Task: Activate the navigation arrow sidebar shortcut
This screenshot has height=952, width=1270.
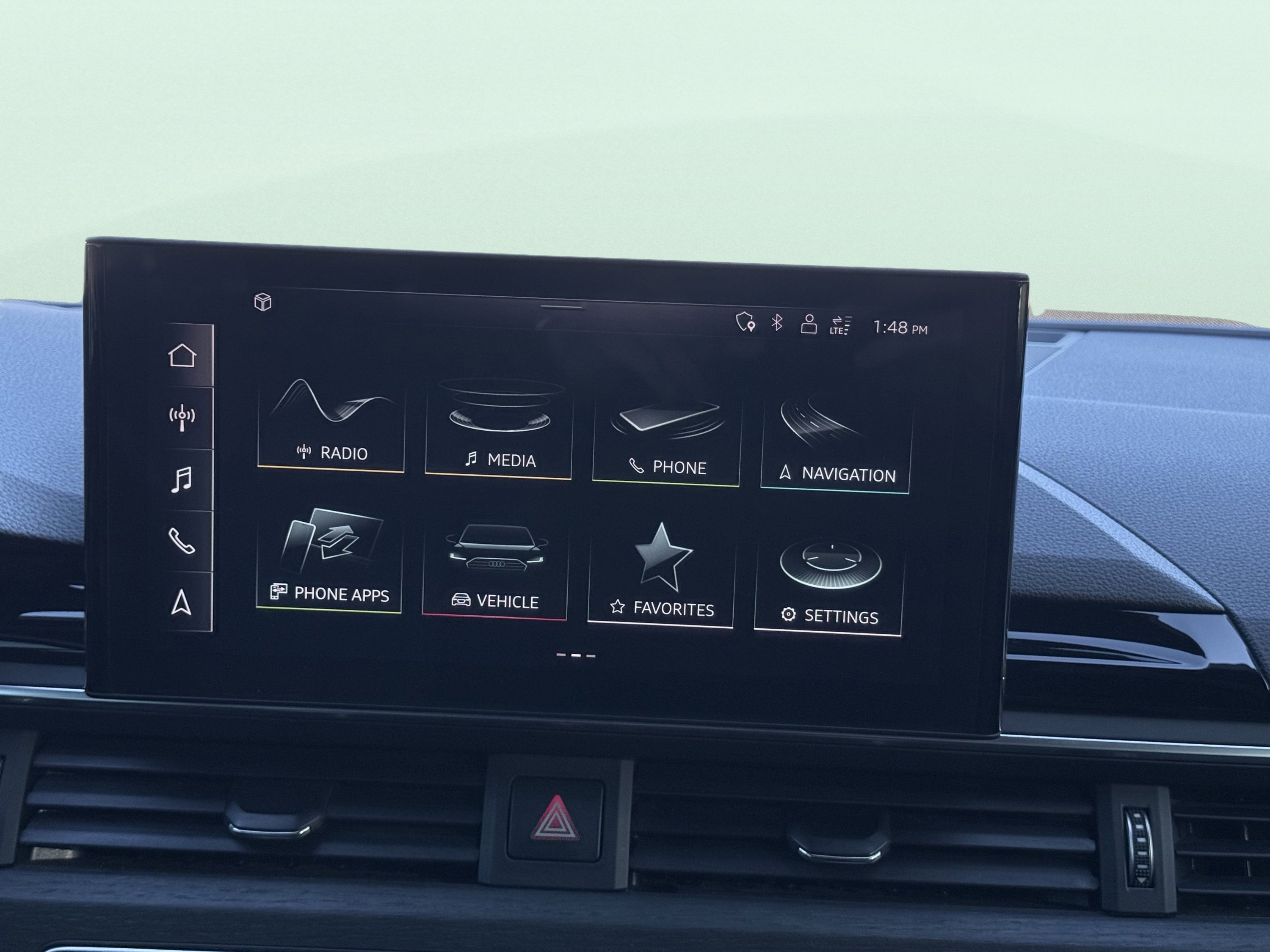Action: pyautogui.click(x=182, y=603)
